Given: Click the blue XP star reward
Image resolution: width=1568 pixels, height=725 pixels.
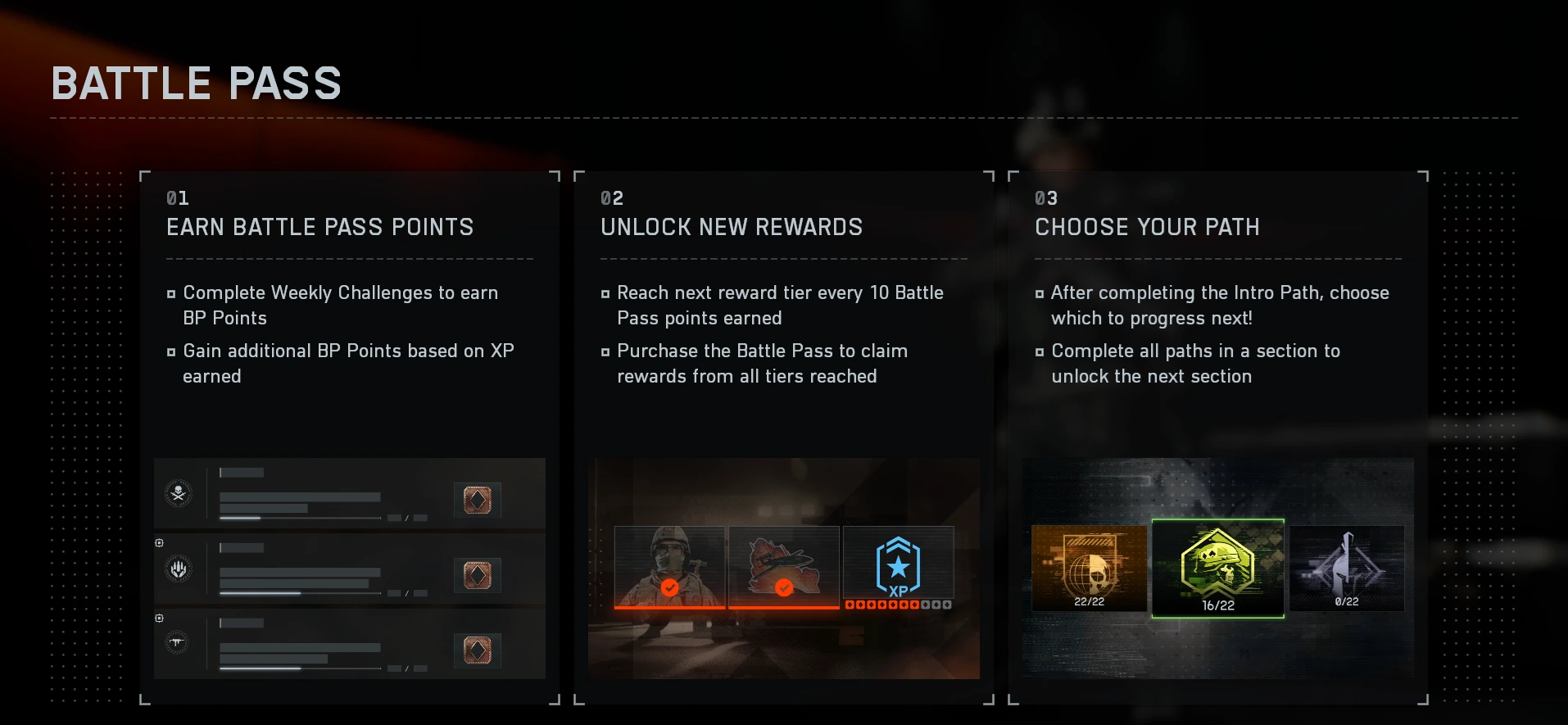Looking at the screenshot, I should (x=899, y=567).
